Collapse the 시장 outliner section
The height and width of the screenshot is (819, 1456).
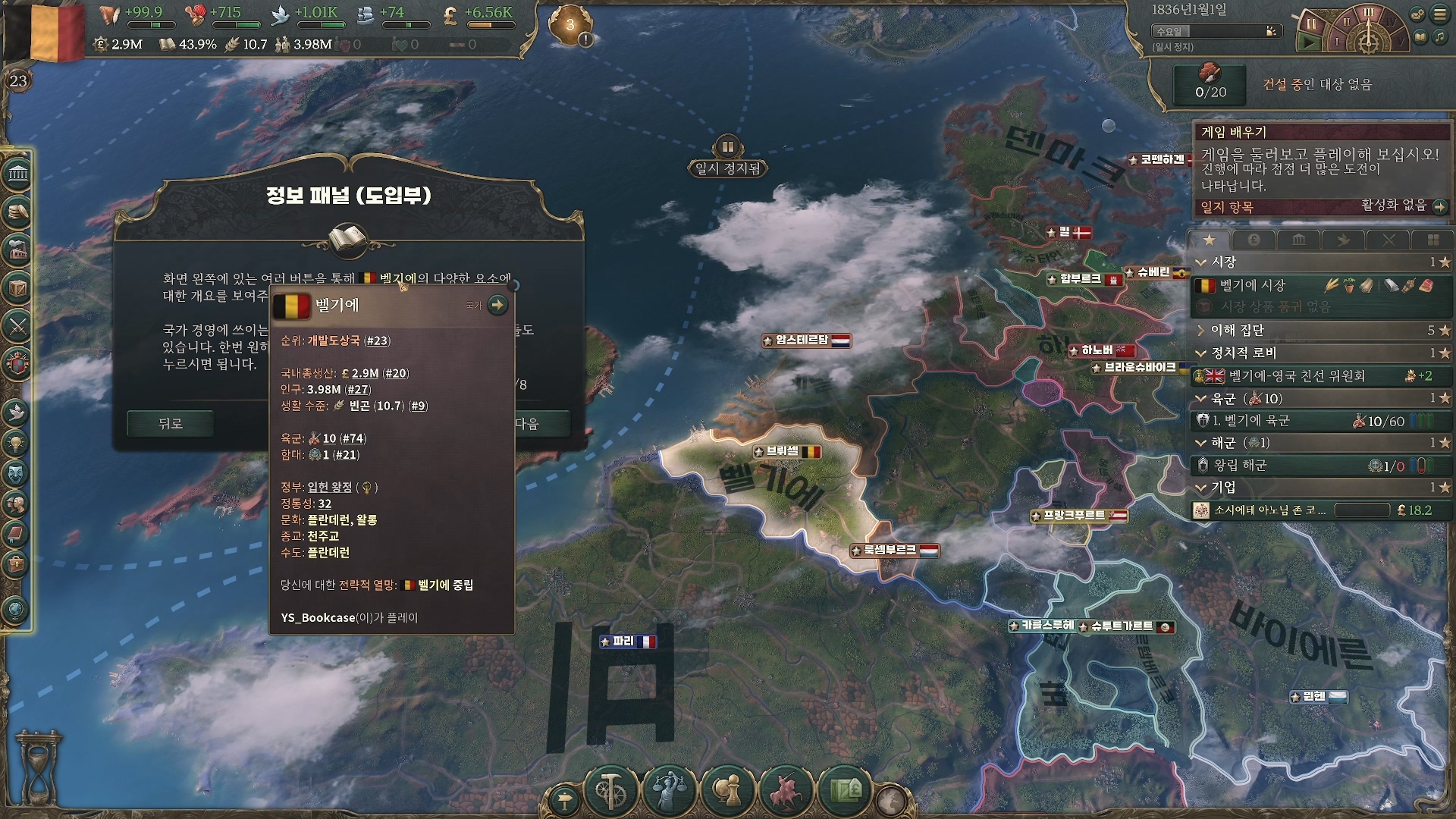click(1201, 262)
